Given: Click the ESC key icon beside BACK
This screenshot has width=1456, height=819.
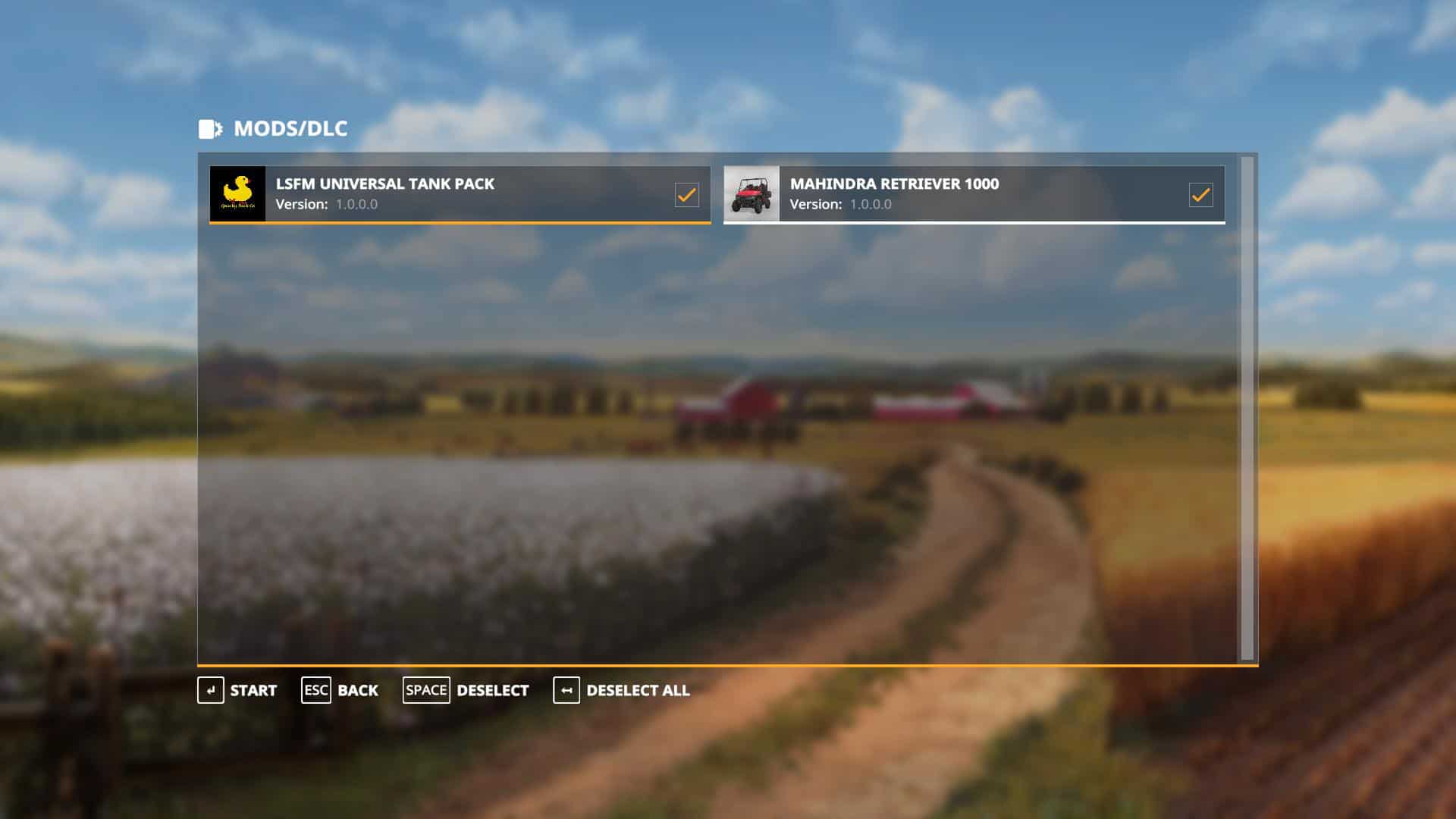Looking at the screenshot, I should pyautogui.click(x=315, y=690).
